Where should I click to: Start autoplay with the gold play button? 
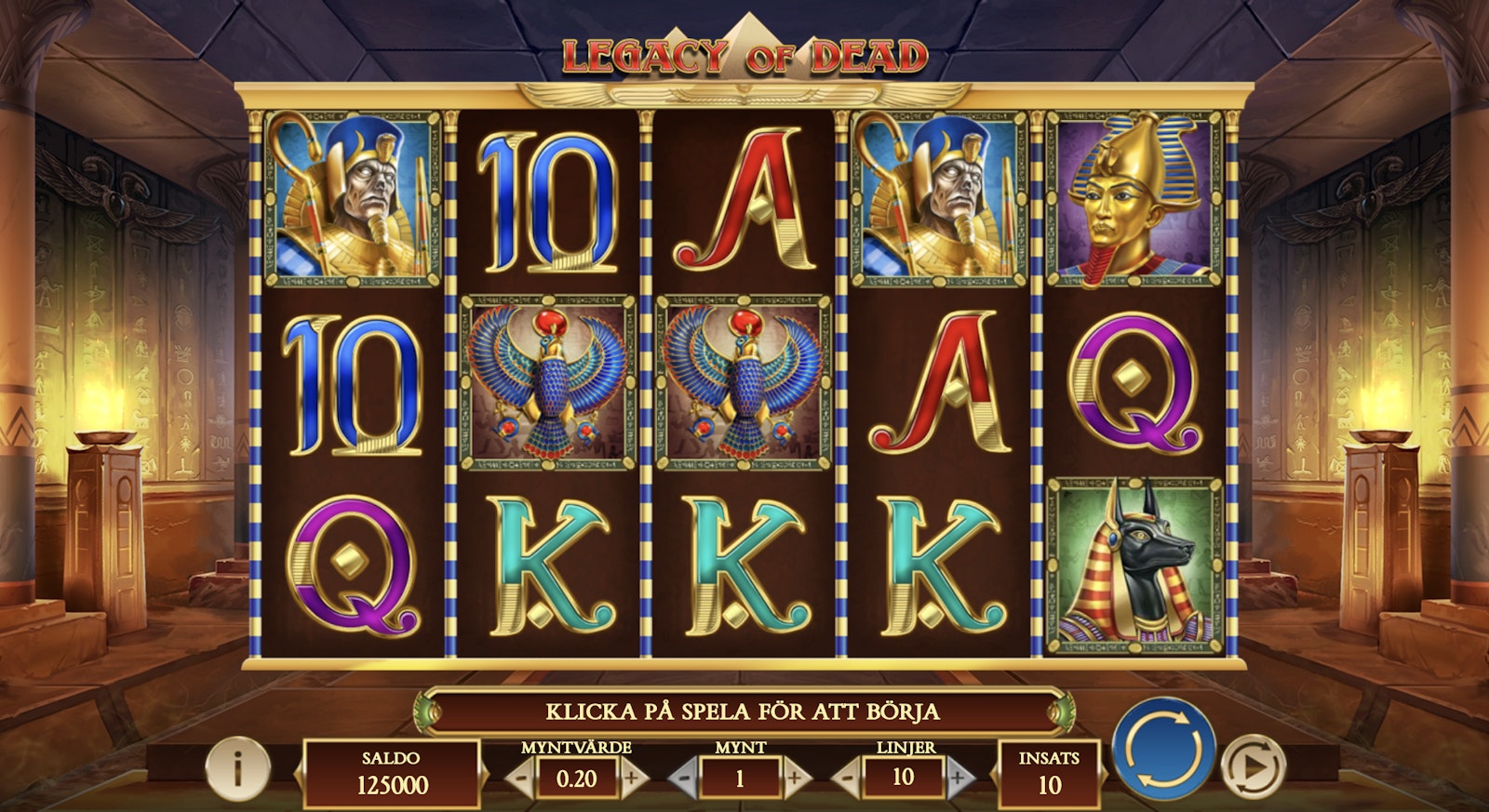(x=1252, y=767)
